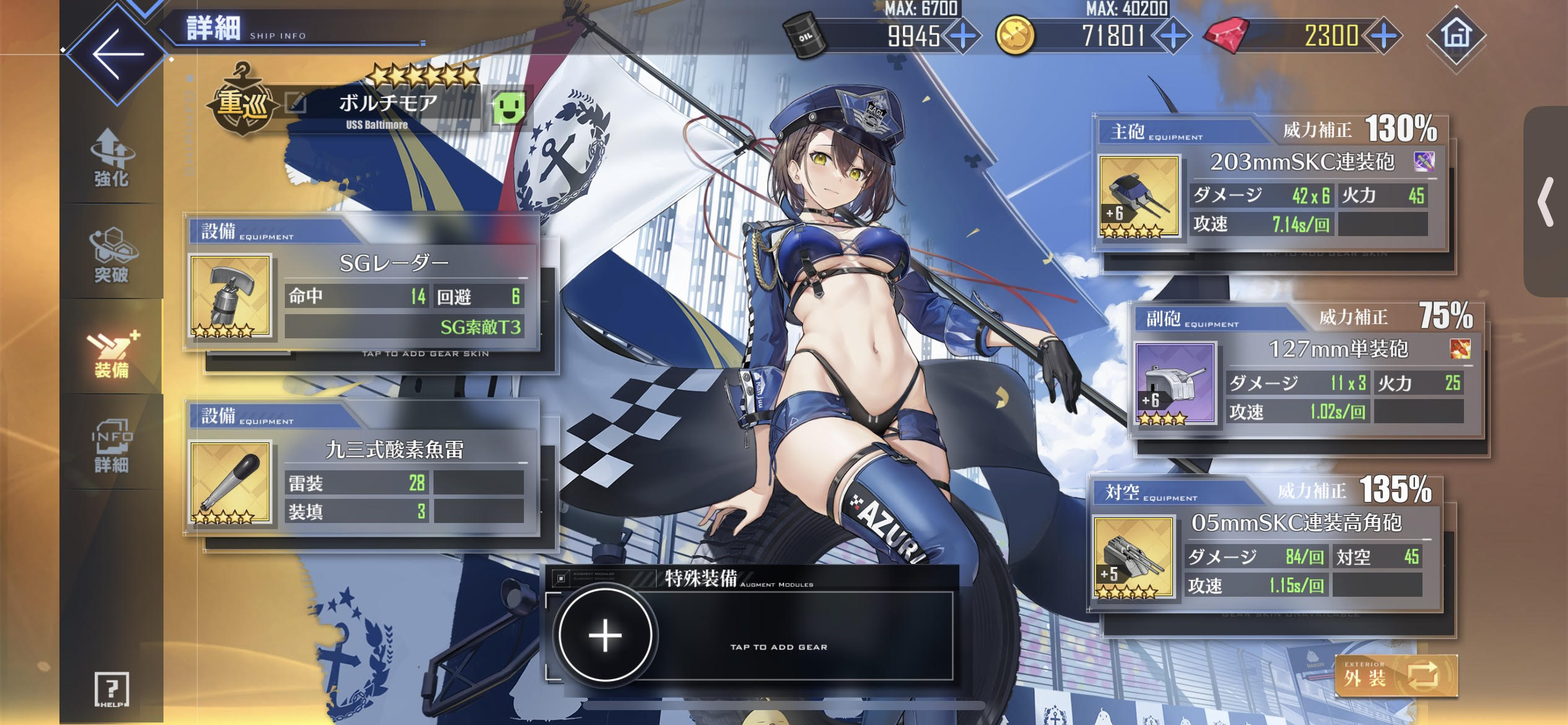Switch to exterior 外装 view
This screenshot has width=1568, height=725.
click(x=1396, y=677)
